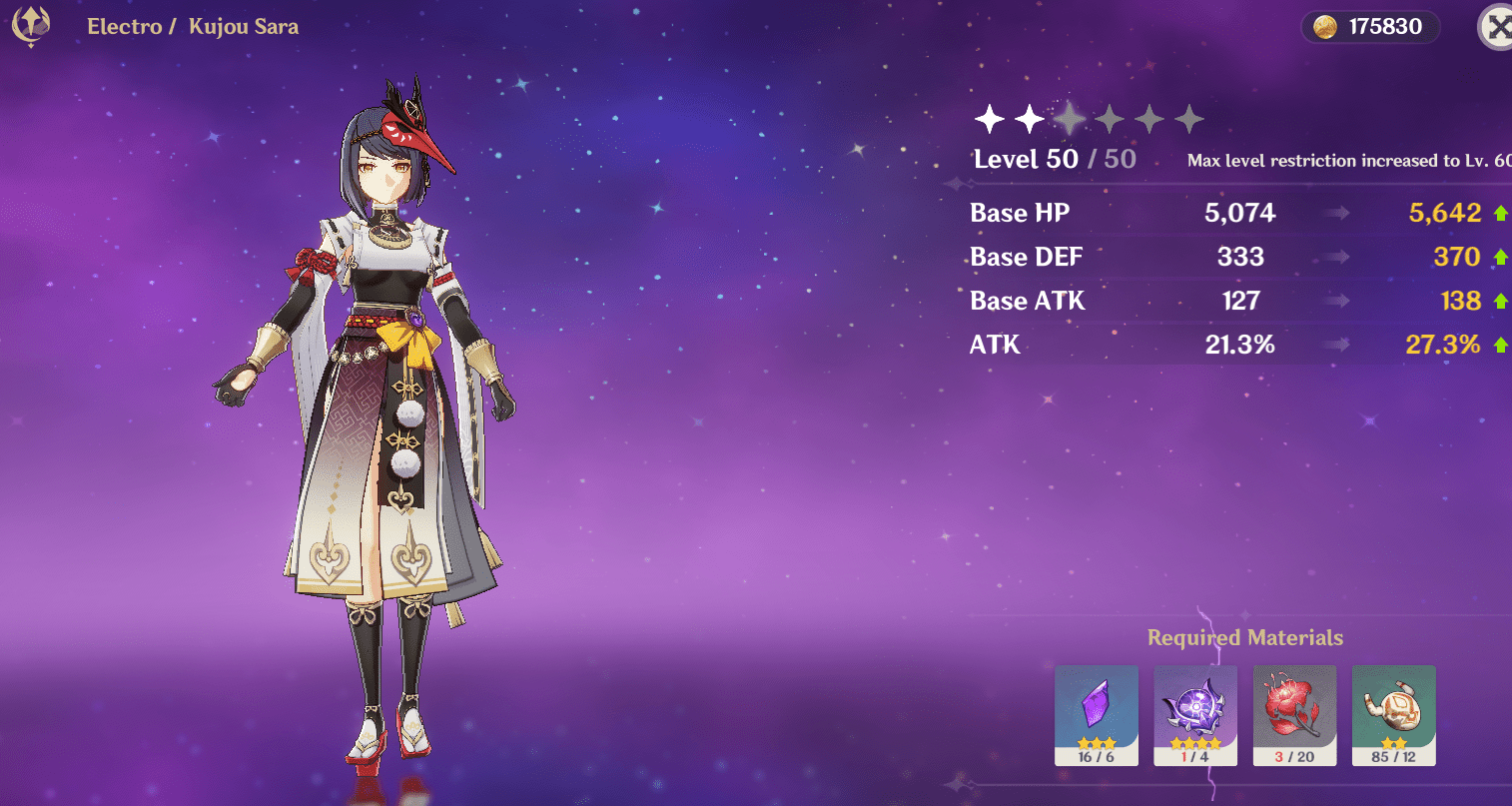
Task: Open the Electro element emblem icon
Action: click(x=30, y=27)
